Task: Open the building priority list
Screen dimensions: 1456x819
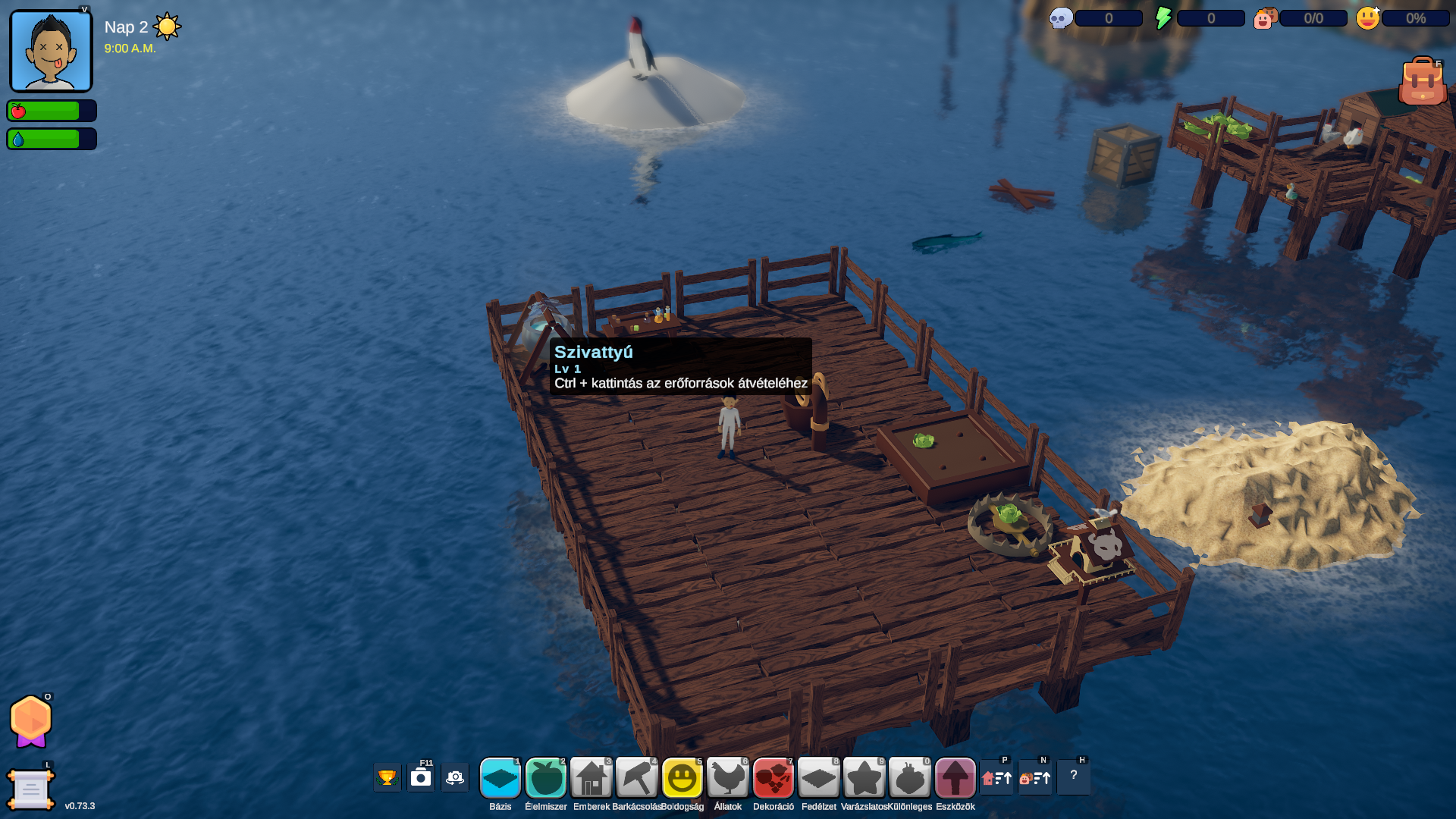Action: (996, 778)
